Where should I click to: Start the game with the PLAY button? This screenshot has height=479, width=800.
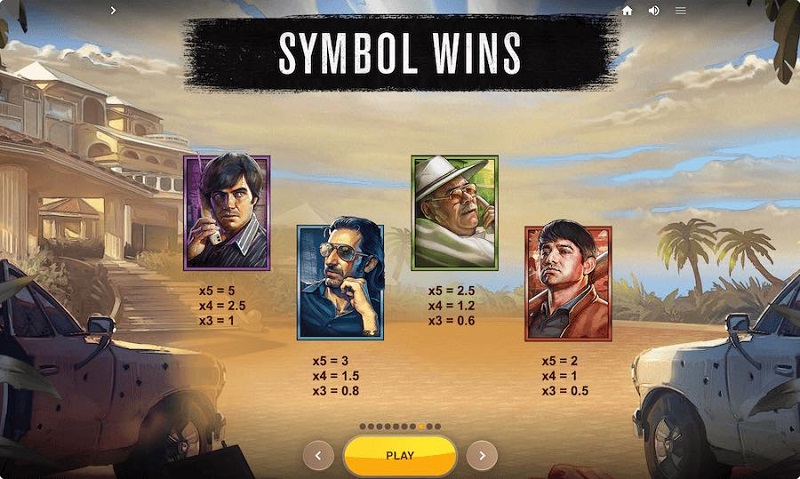click(400, 455)
